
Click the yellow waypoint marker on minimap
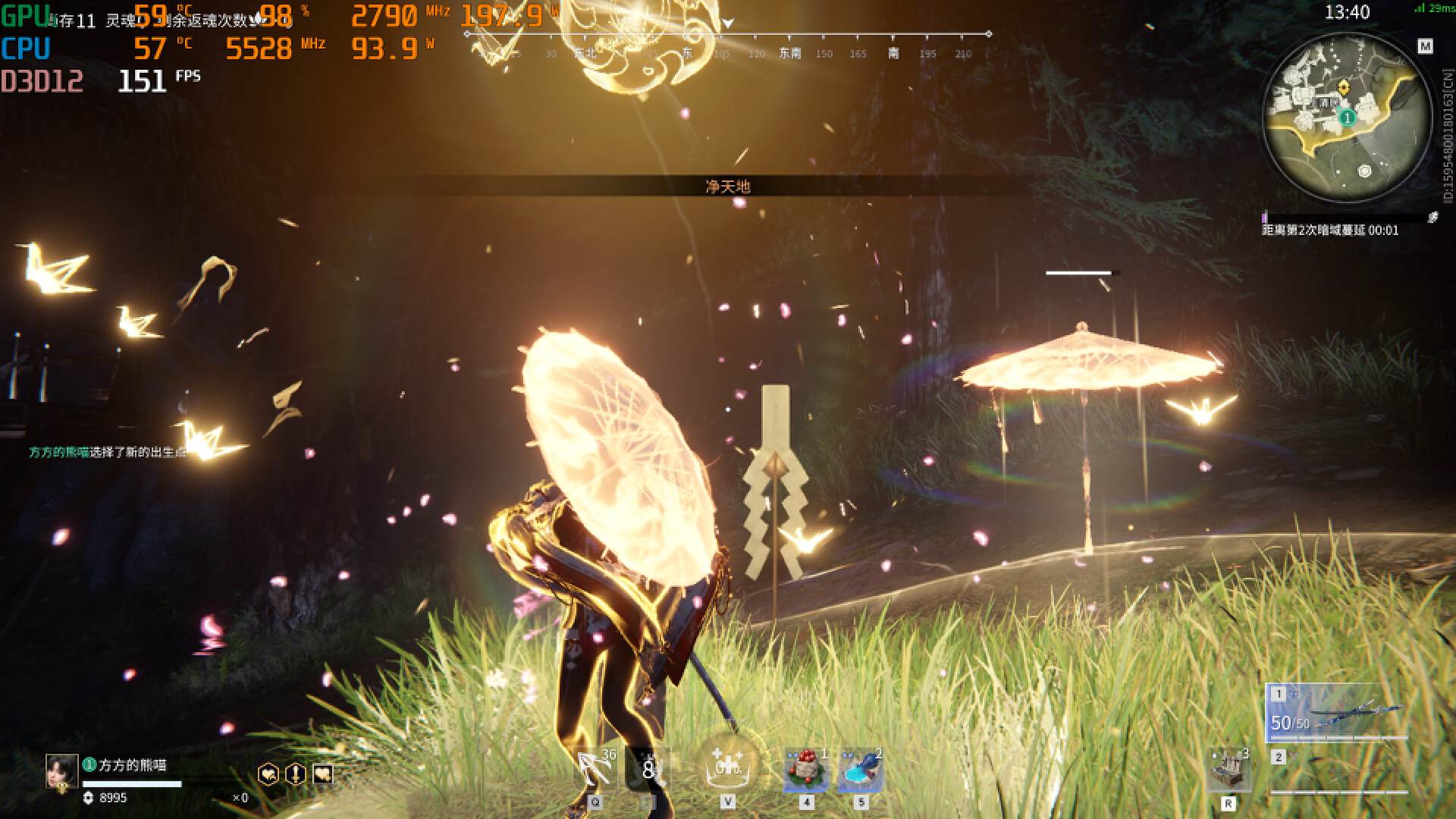pyautogui.click(x=1345, y=87)
